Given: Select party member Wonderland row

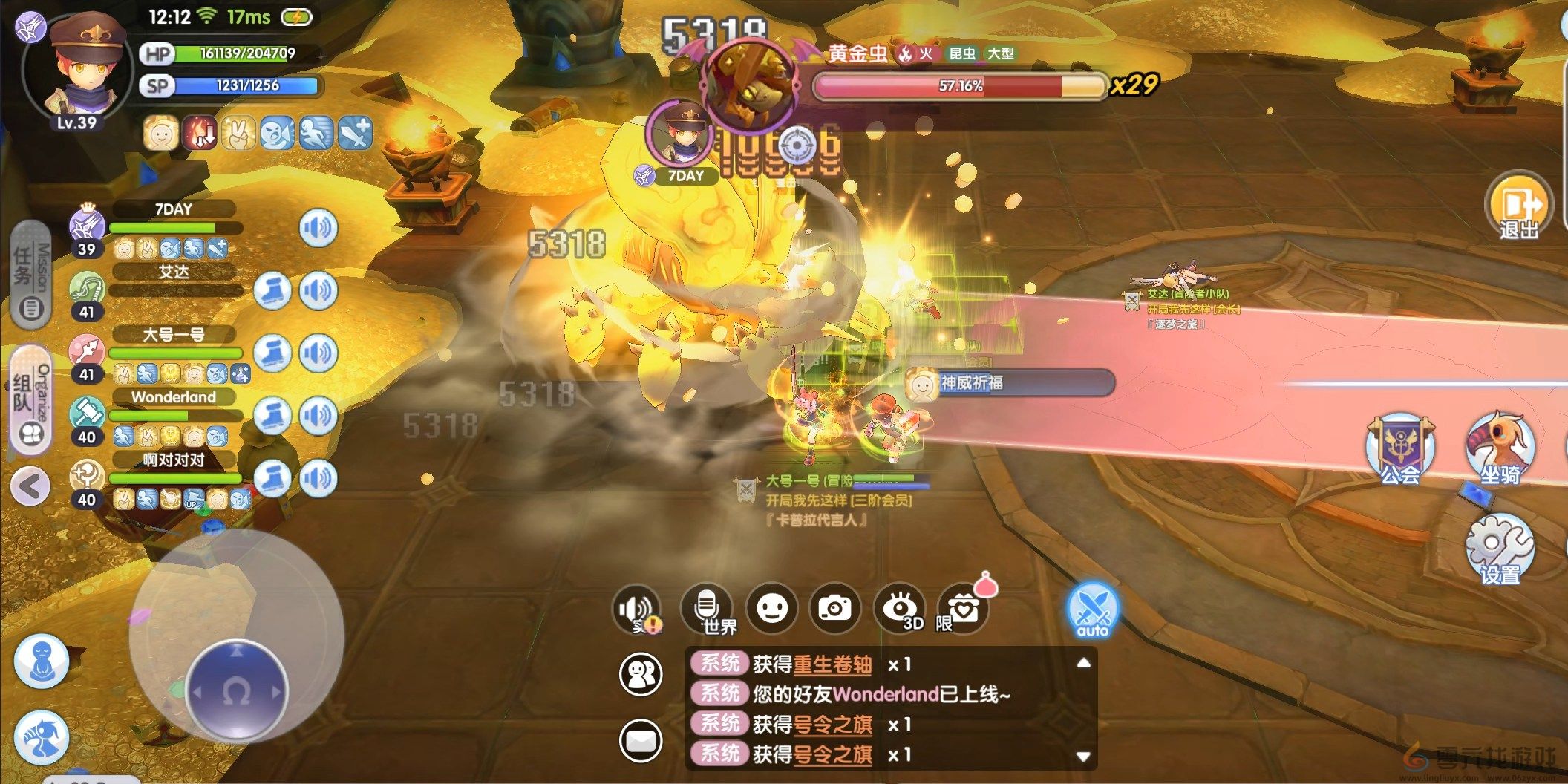Looking at the screenshot, I should [174, 407].
